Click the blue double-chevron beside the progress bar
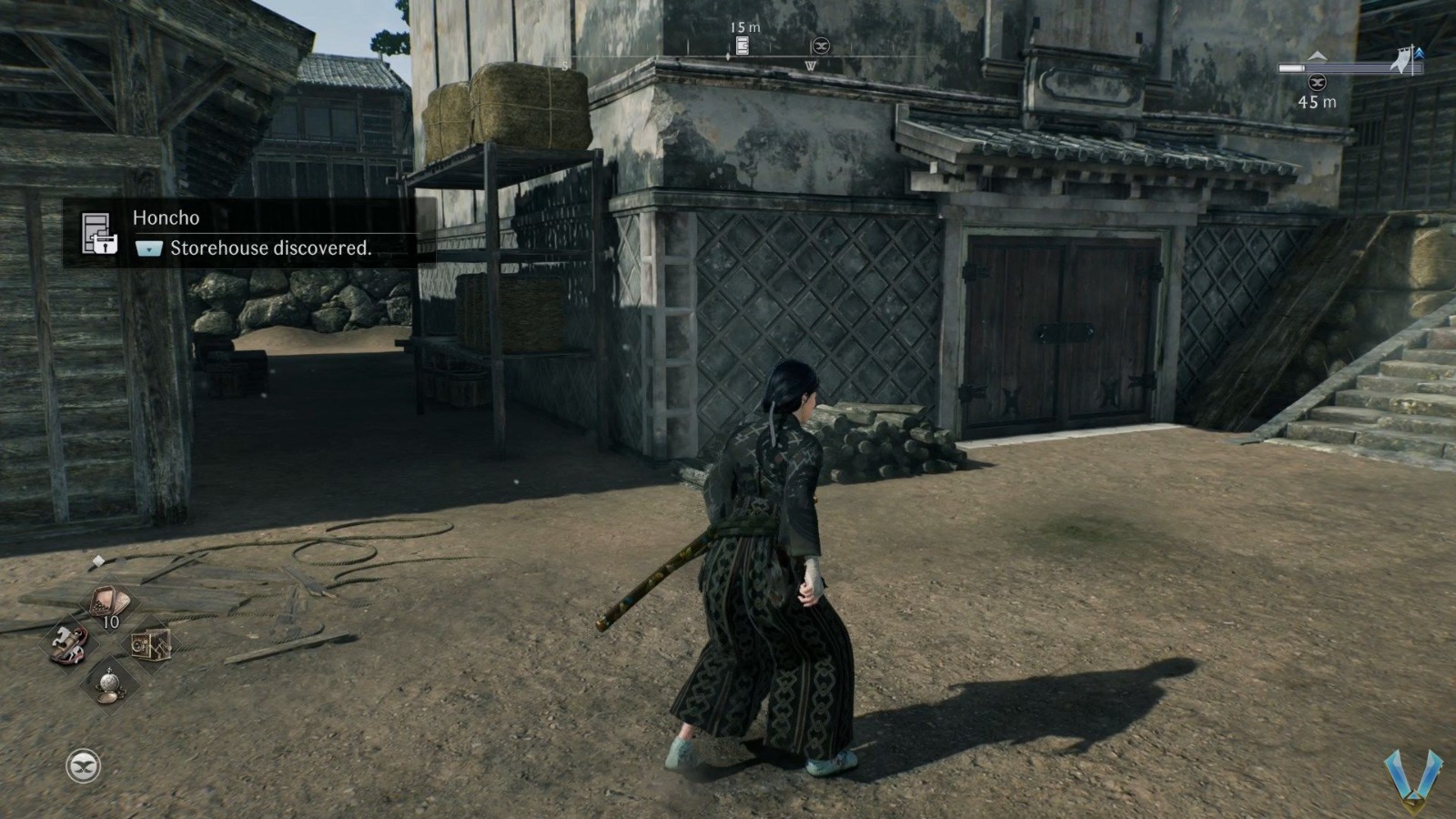The height and width of the screenshot is (819, 1456). click(x=1420, y=54)
